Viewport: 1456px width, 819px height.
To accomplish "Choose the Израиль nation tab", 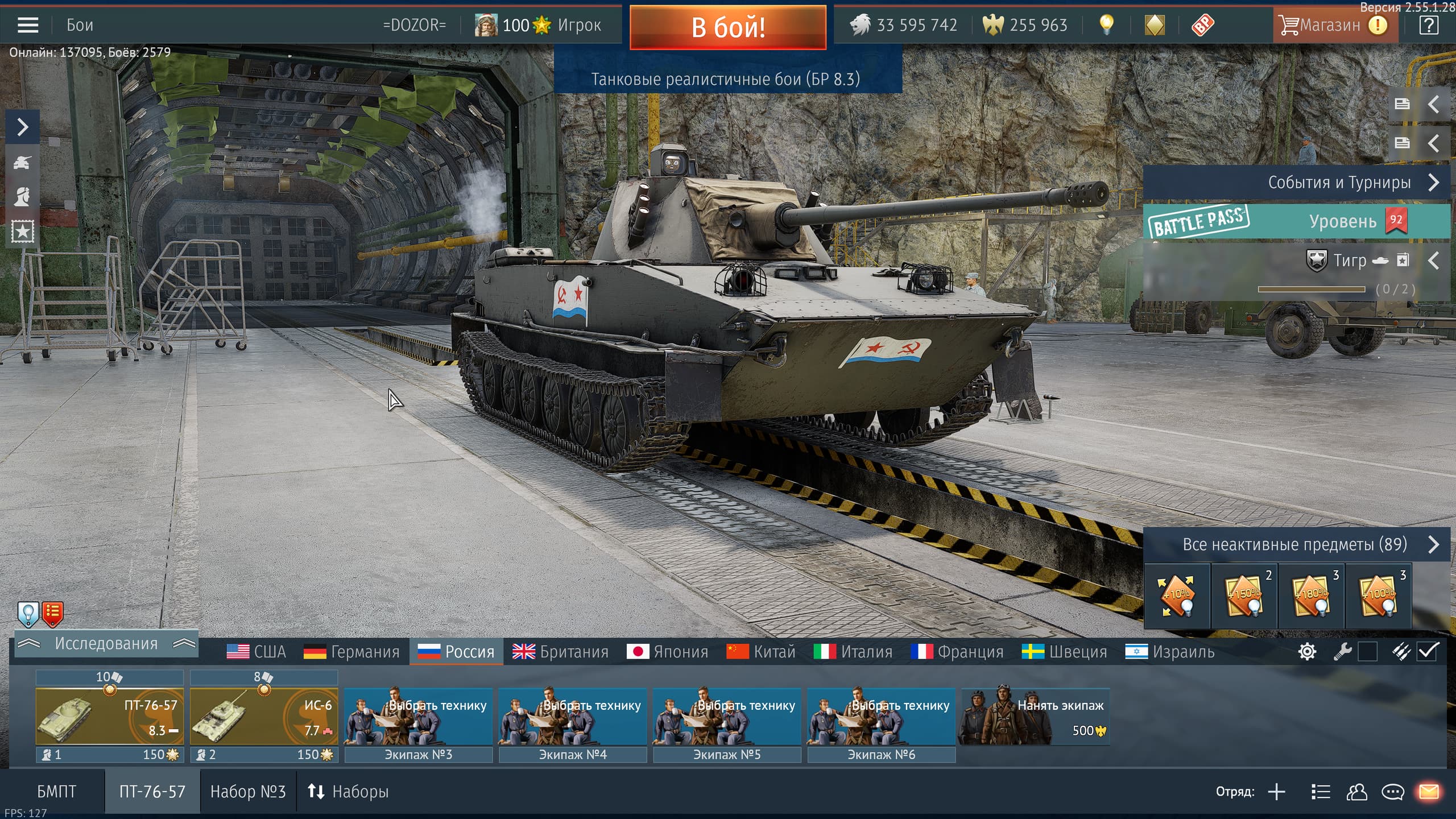I will click(x=1169, y=652).
